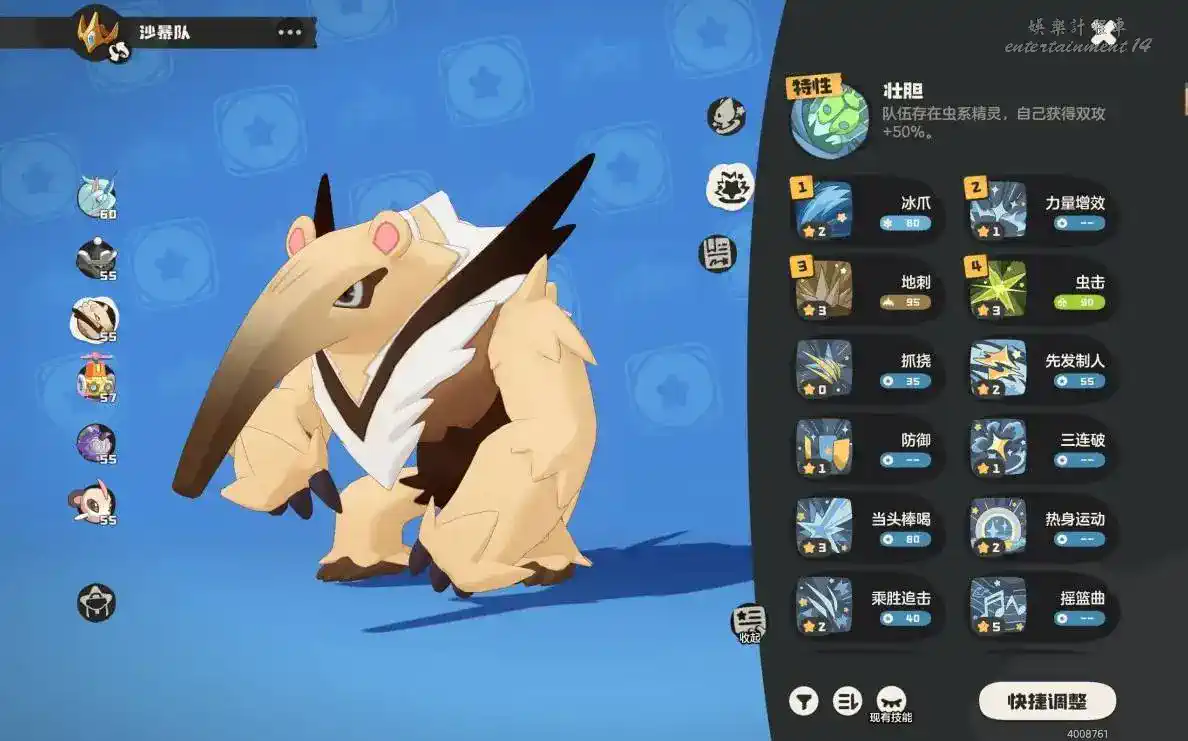Viewport: 1188px width, 741px height.
Task: Toggle the 现有技能 existing skills view
Action: (x=890, y=703)
